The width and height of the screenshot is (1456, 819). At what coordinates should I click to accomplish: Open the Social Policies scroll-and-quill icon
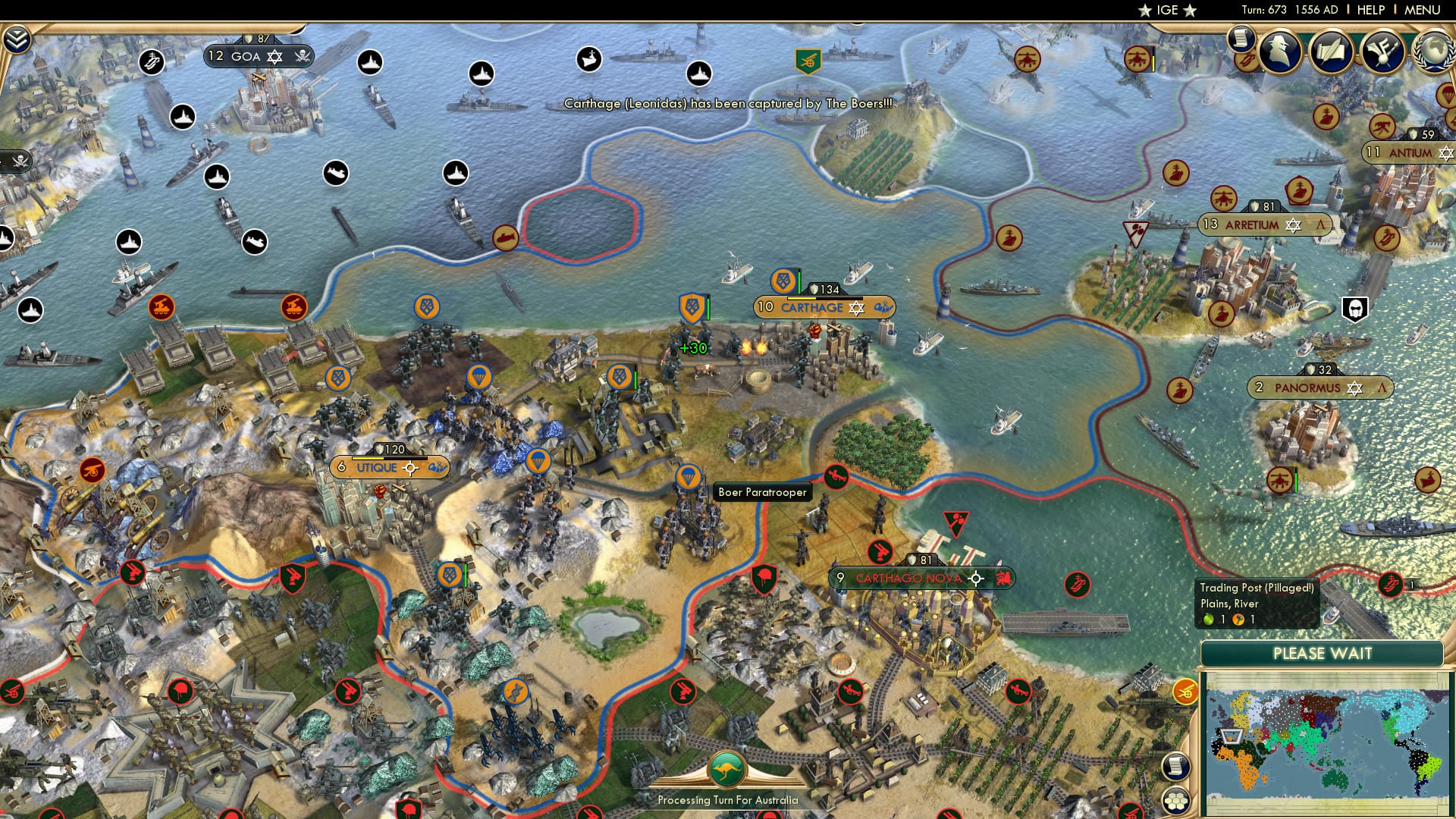coord(1332,52)
